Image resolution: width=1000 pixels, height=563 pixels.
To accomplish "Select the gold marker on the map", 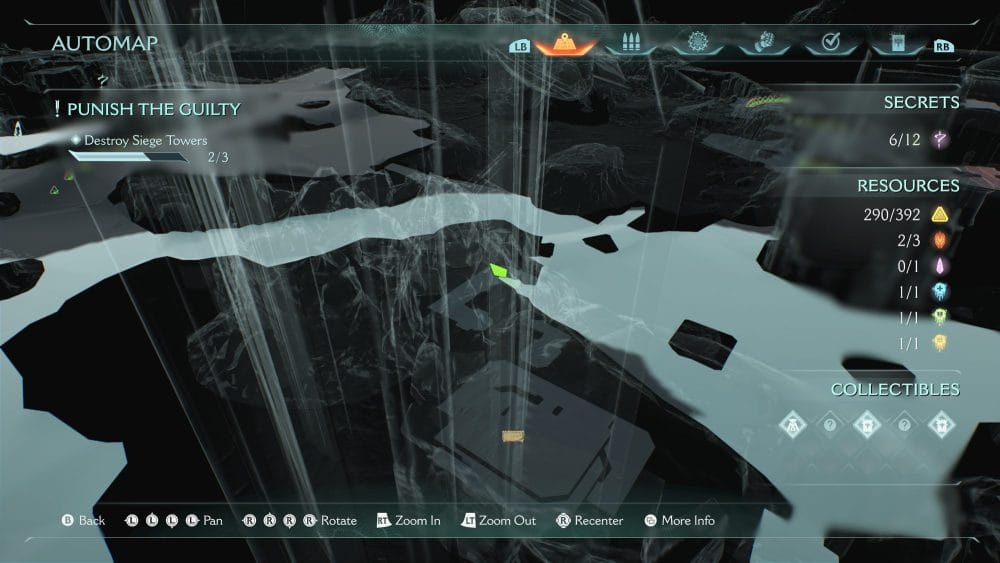I will click(x=514, y=435).
